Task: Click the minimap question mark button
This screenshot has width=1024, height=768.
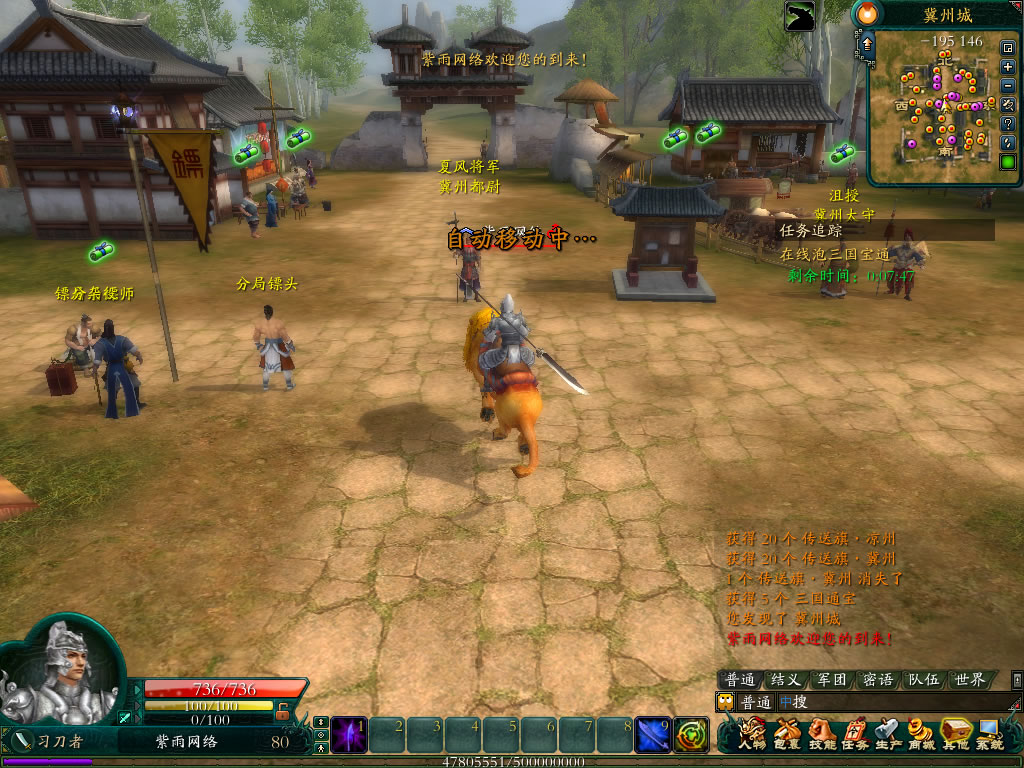Action: pyautogui.click(x=1008, y=123)
